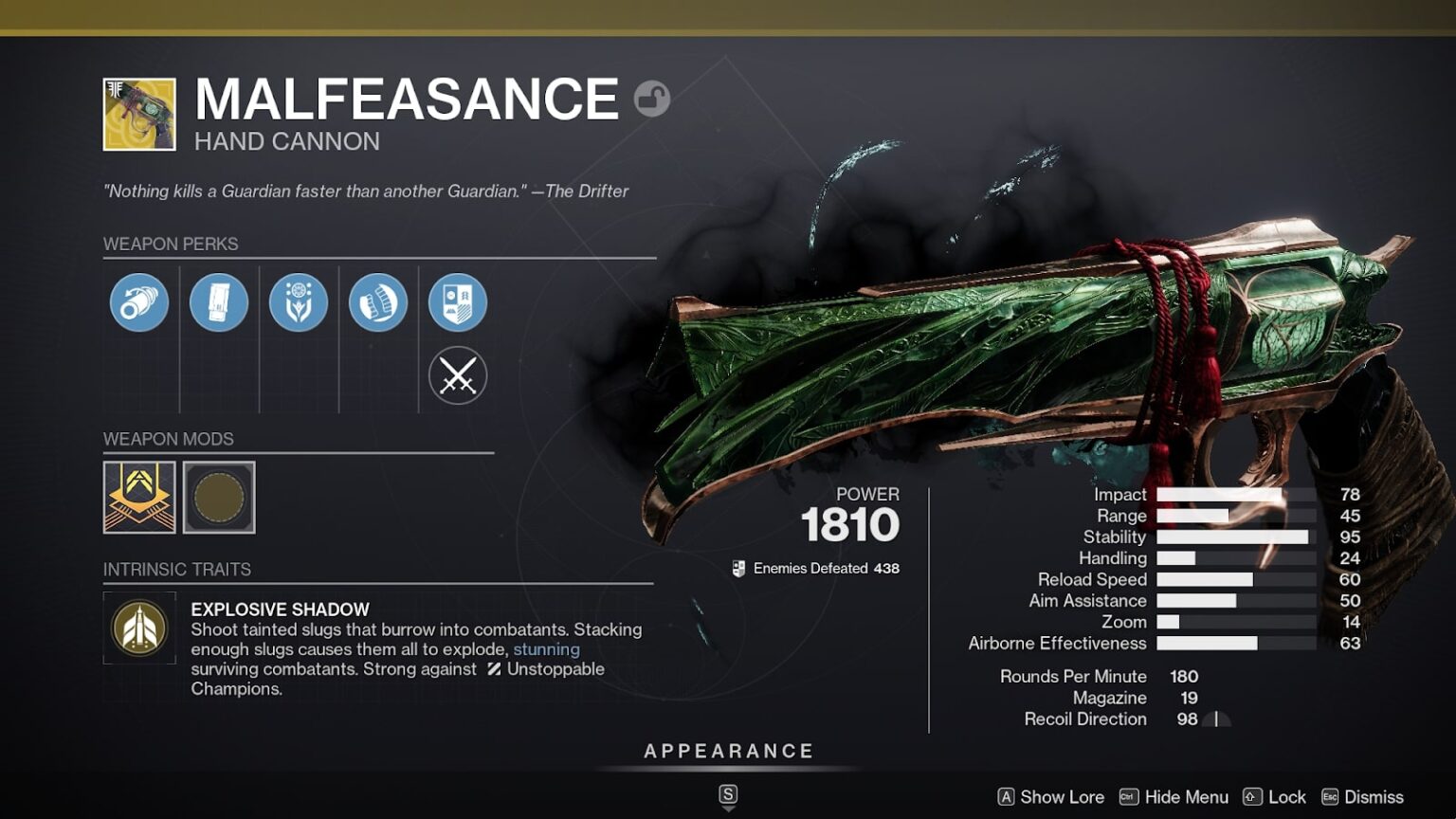1456x819 pixels.
Task: Click the unlock padlock beside the weapon name
Action: 651,98
